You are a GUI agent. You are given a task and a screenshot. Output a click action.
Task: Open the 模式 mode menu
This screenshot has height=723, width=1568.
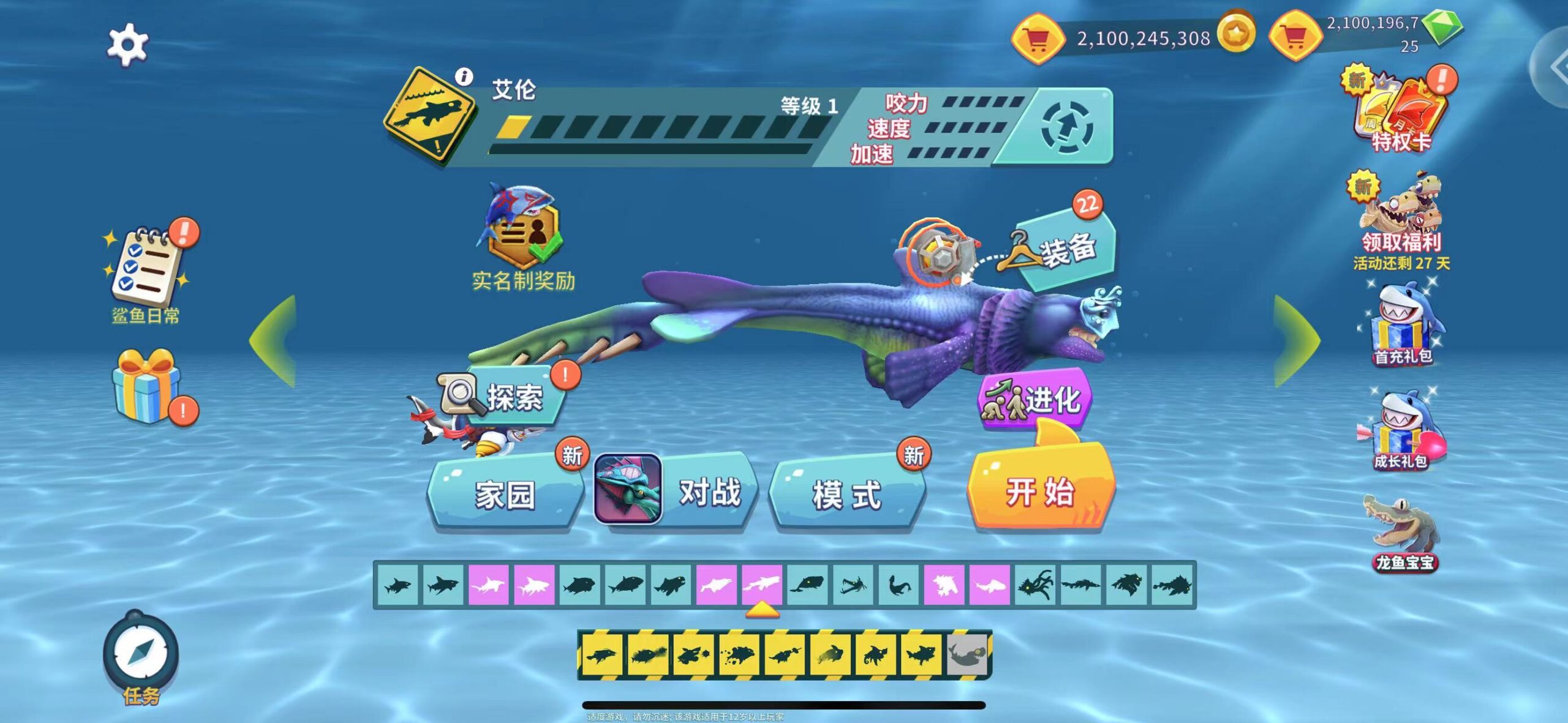pyautogui.click(x=847, y=493)
